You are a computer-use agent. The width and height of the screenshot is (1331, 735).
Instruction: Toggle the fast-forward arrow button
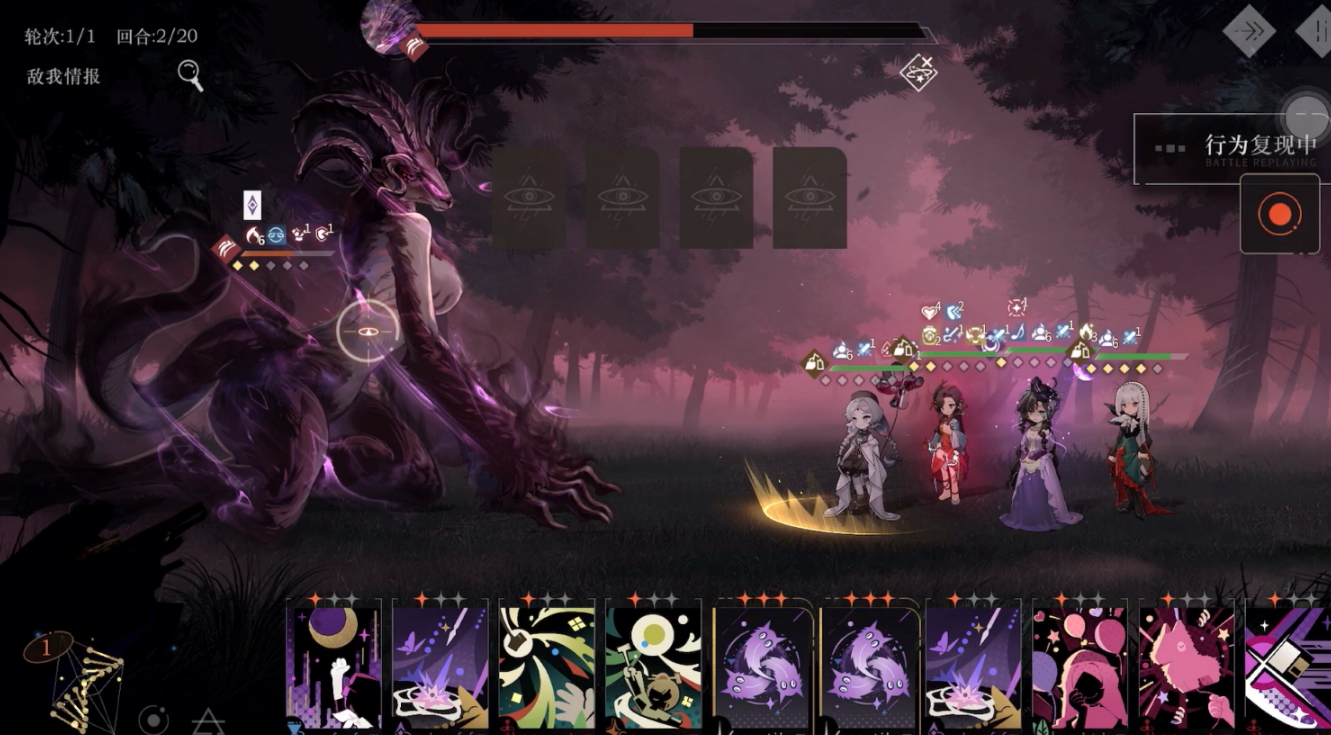pos(1249,31)
